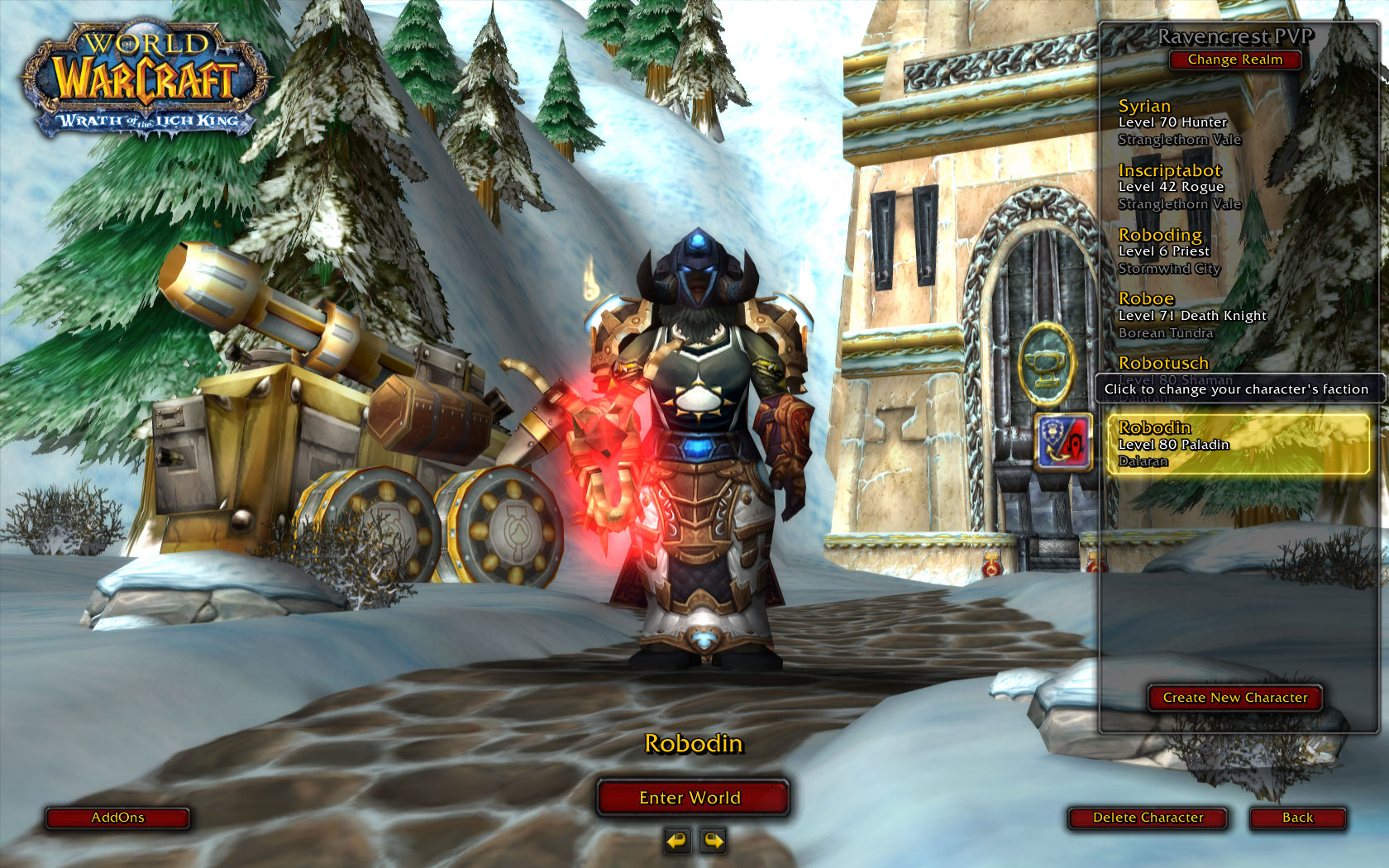Choose Robodin the Level 80 Paladin
Image resolution: width=1389 pixels, height=868 pixels.
pyautogui.click(x=1237, y=444)
